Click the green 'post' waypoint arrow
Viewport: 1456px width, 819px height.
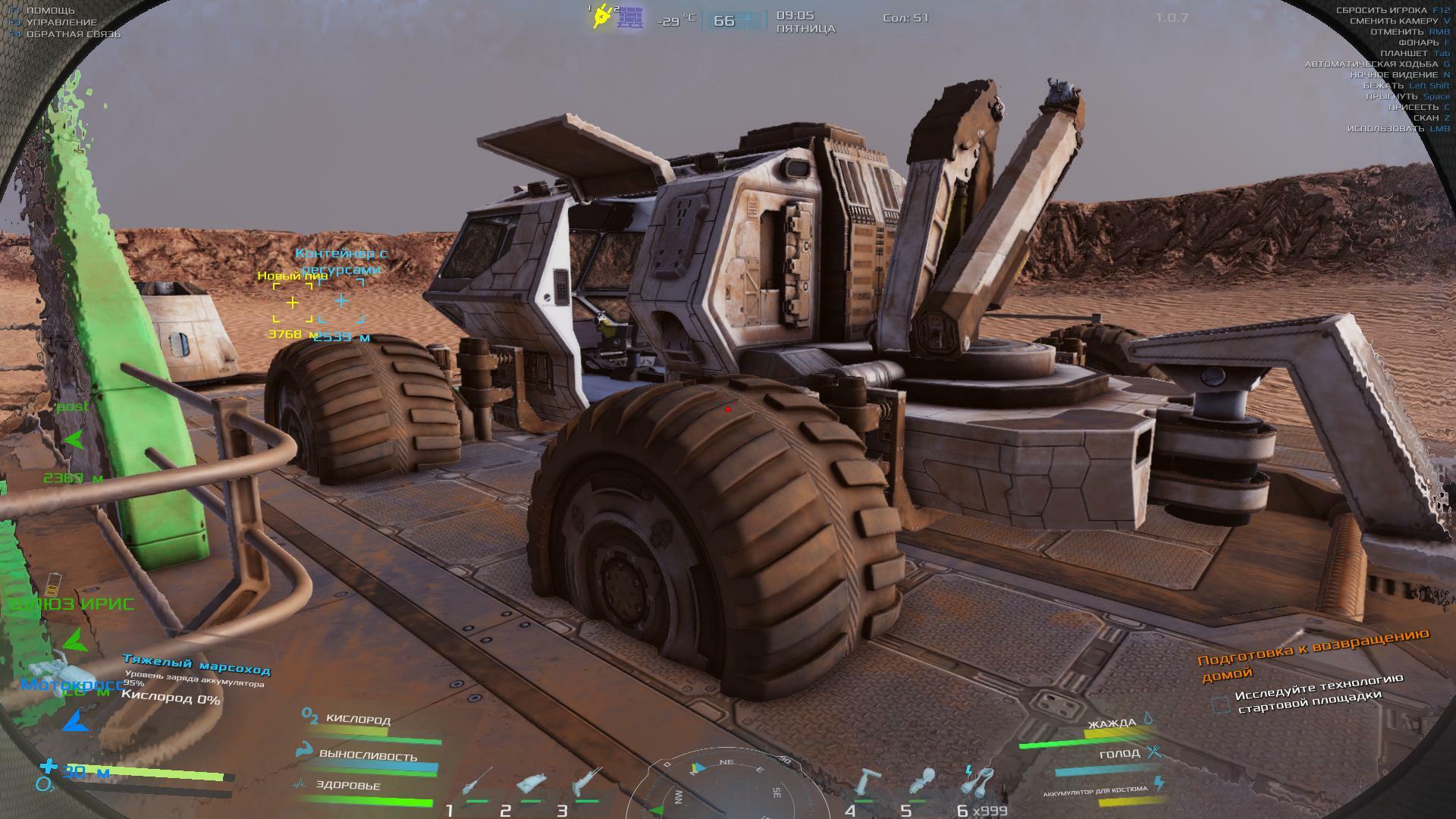74,439
